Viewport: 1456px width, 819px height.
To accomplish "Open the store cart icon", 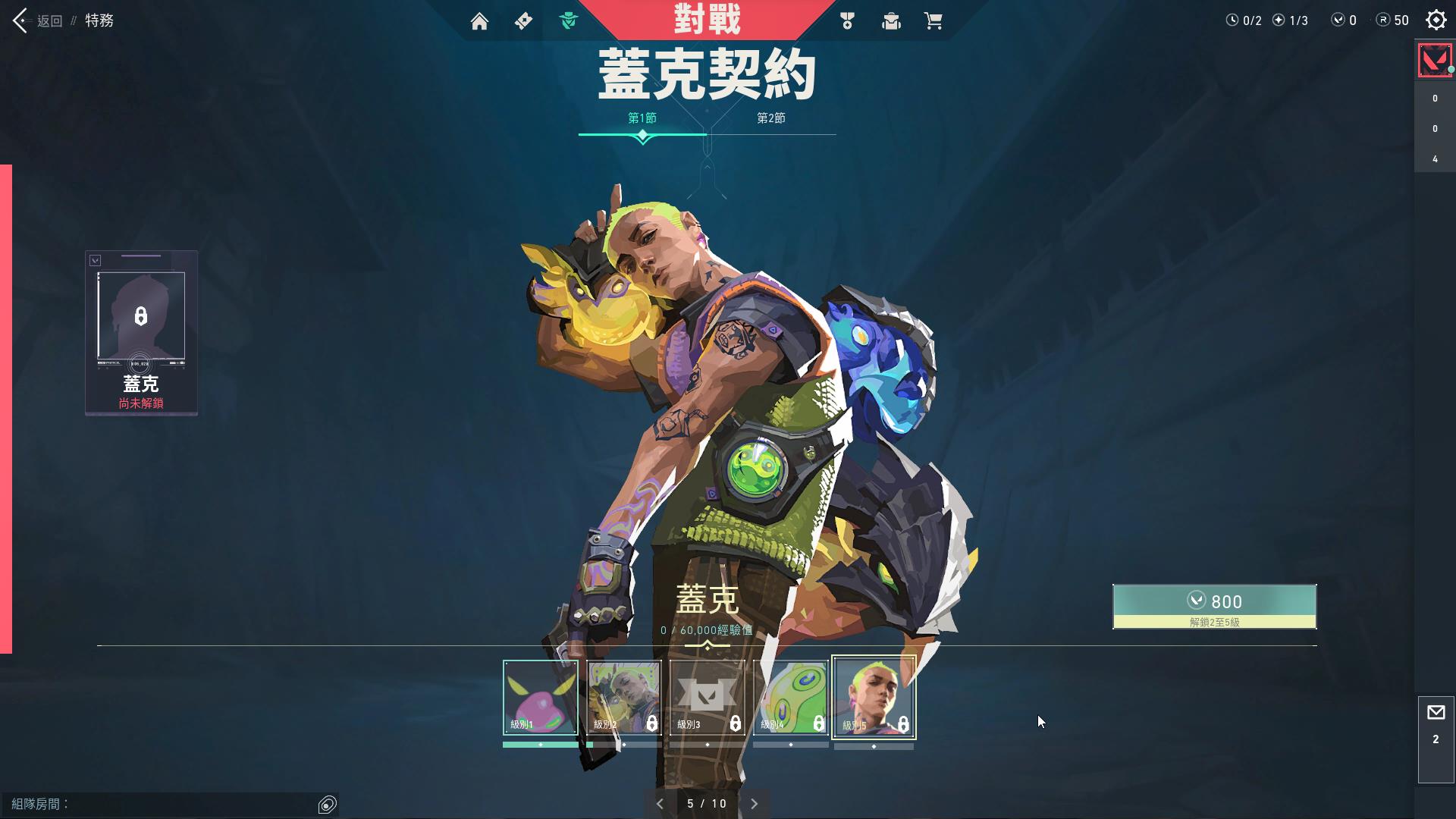I will (935, 21).
